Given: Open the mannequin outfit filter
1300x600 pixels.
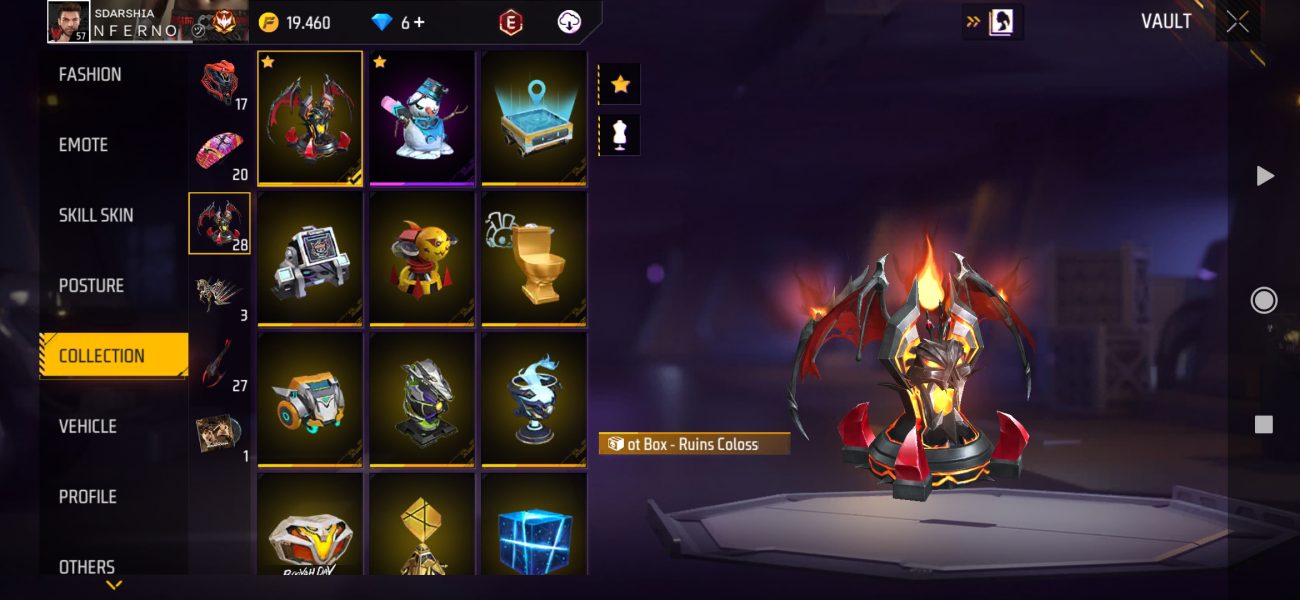Looking at the screenshot, I should coord(620,135).
